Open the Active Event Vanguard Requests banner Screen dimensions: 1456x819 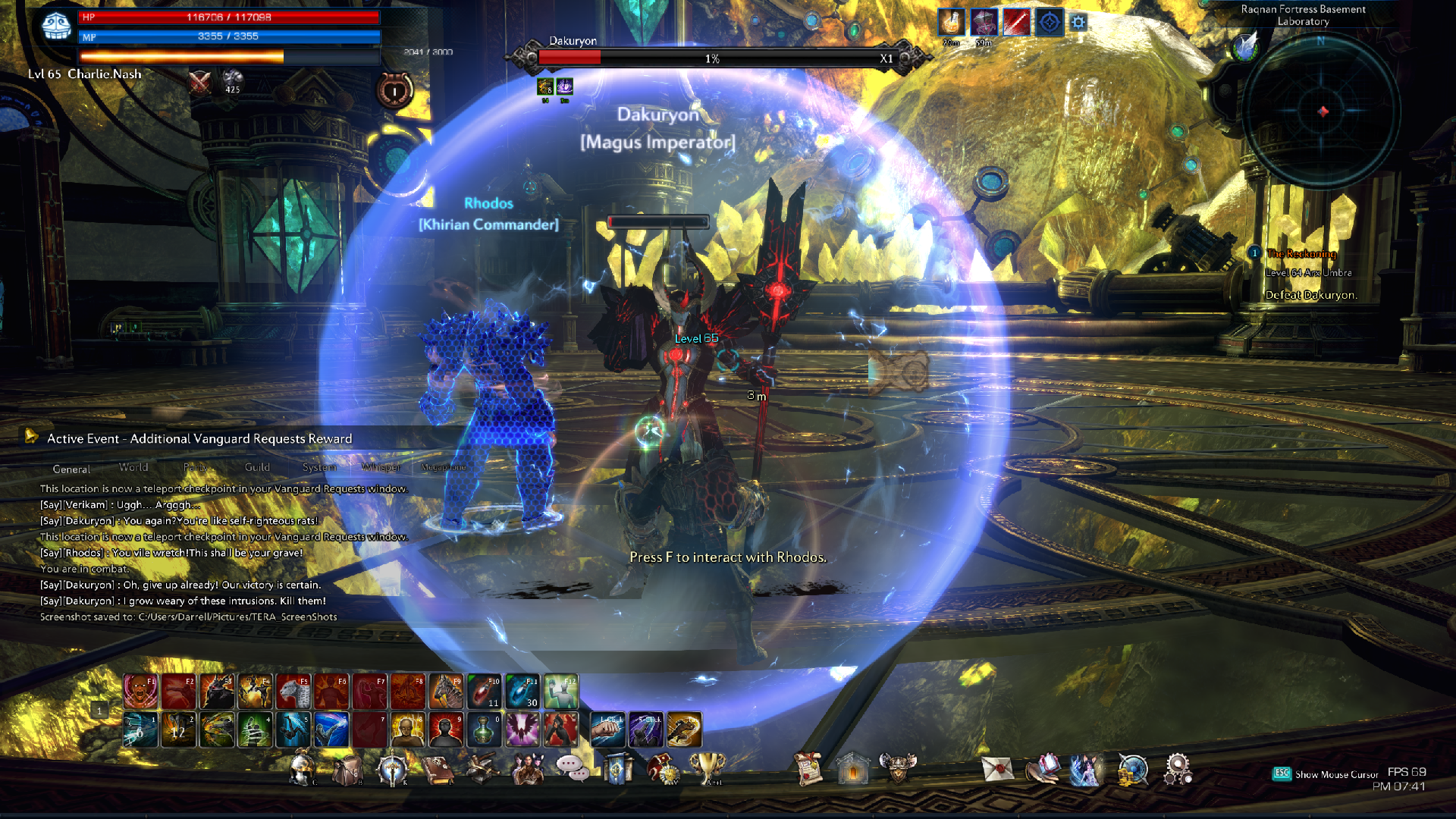click(x=199, y=438)
